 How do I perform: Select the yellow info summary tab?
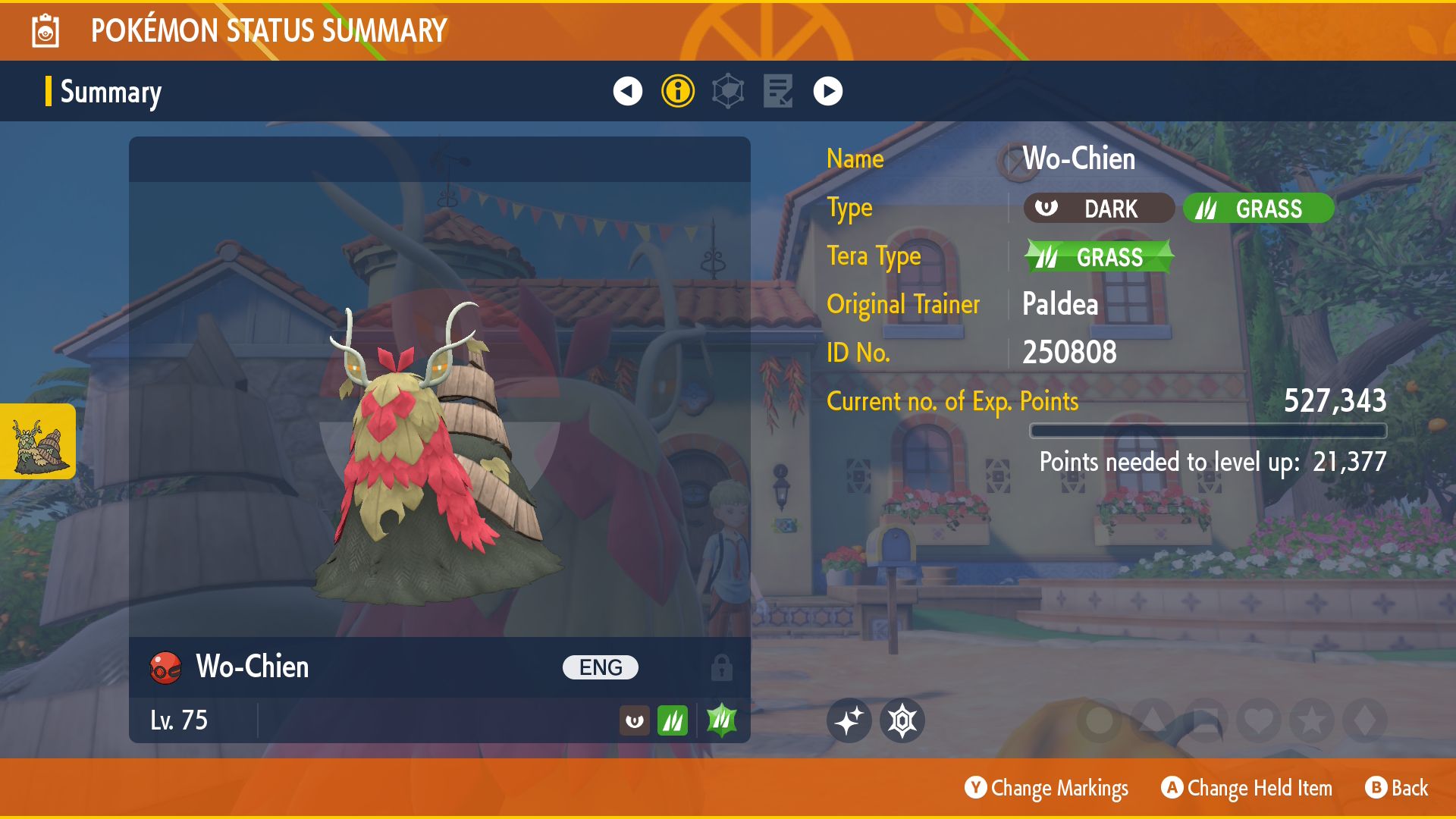click(677, 91)
